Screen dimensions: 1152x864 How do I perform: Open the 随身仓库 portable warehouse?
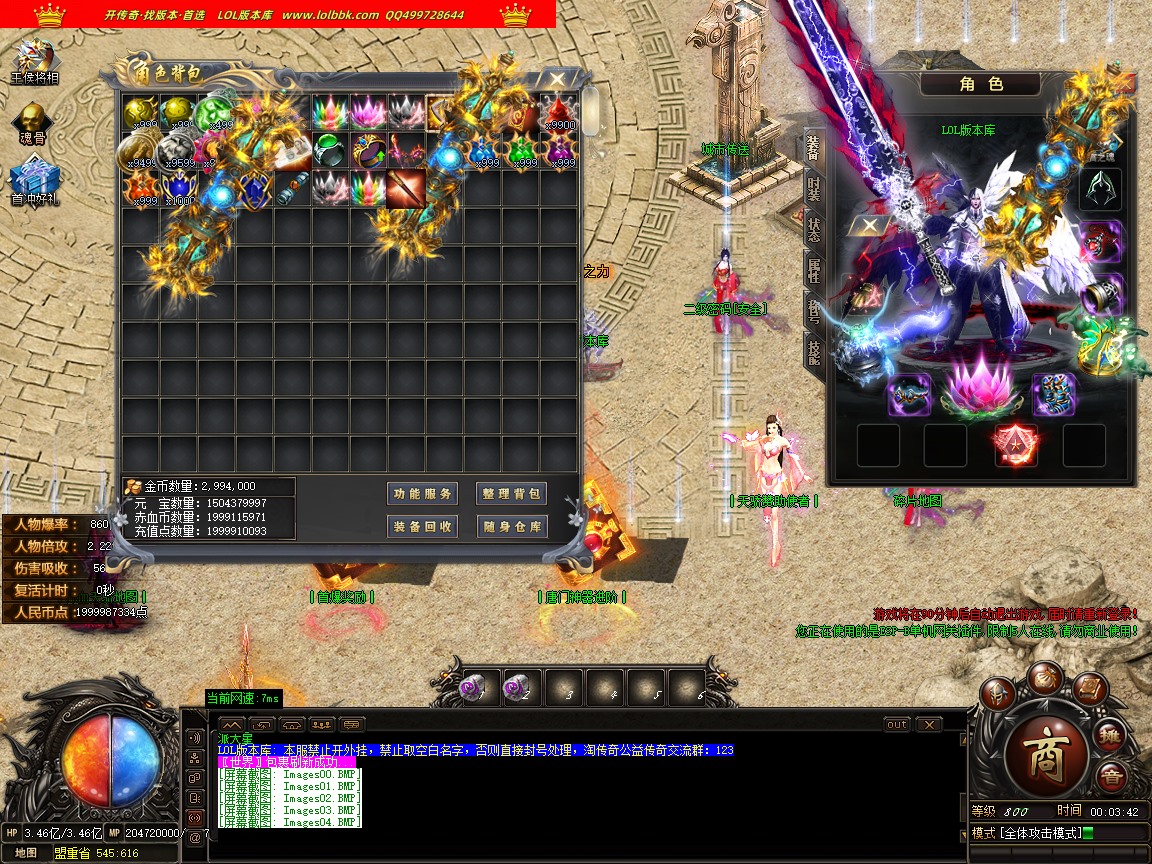(x=511, y=527)
